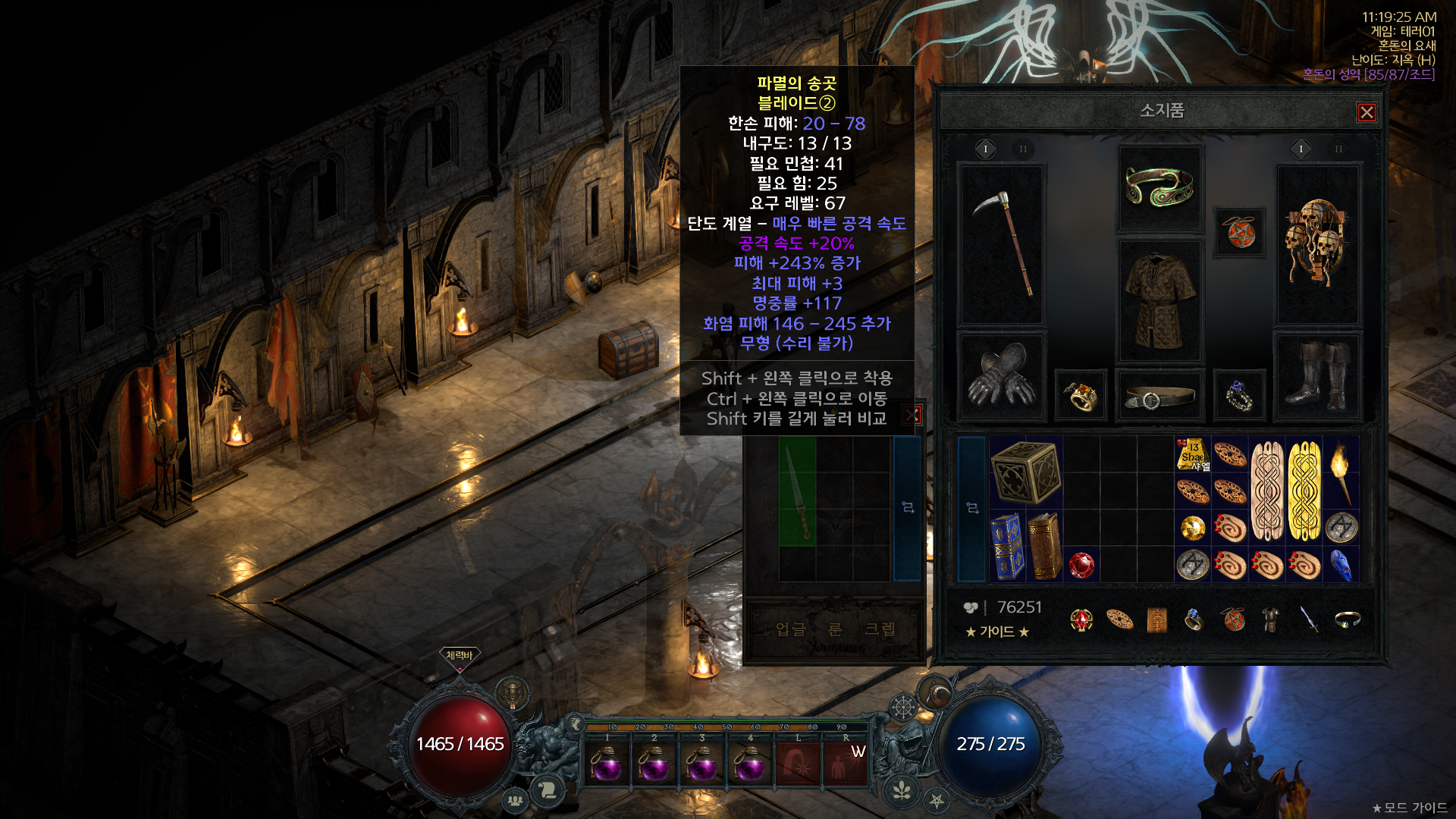Select the blue tome in inventory
This screenshot has height=819, width=1456.
(x=1007, y=546)
